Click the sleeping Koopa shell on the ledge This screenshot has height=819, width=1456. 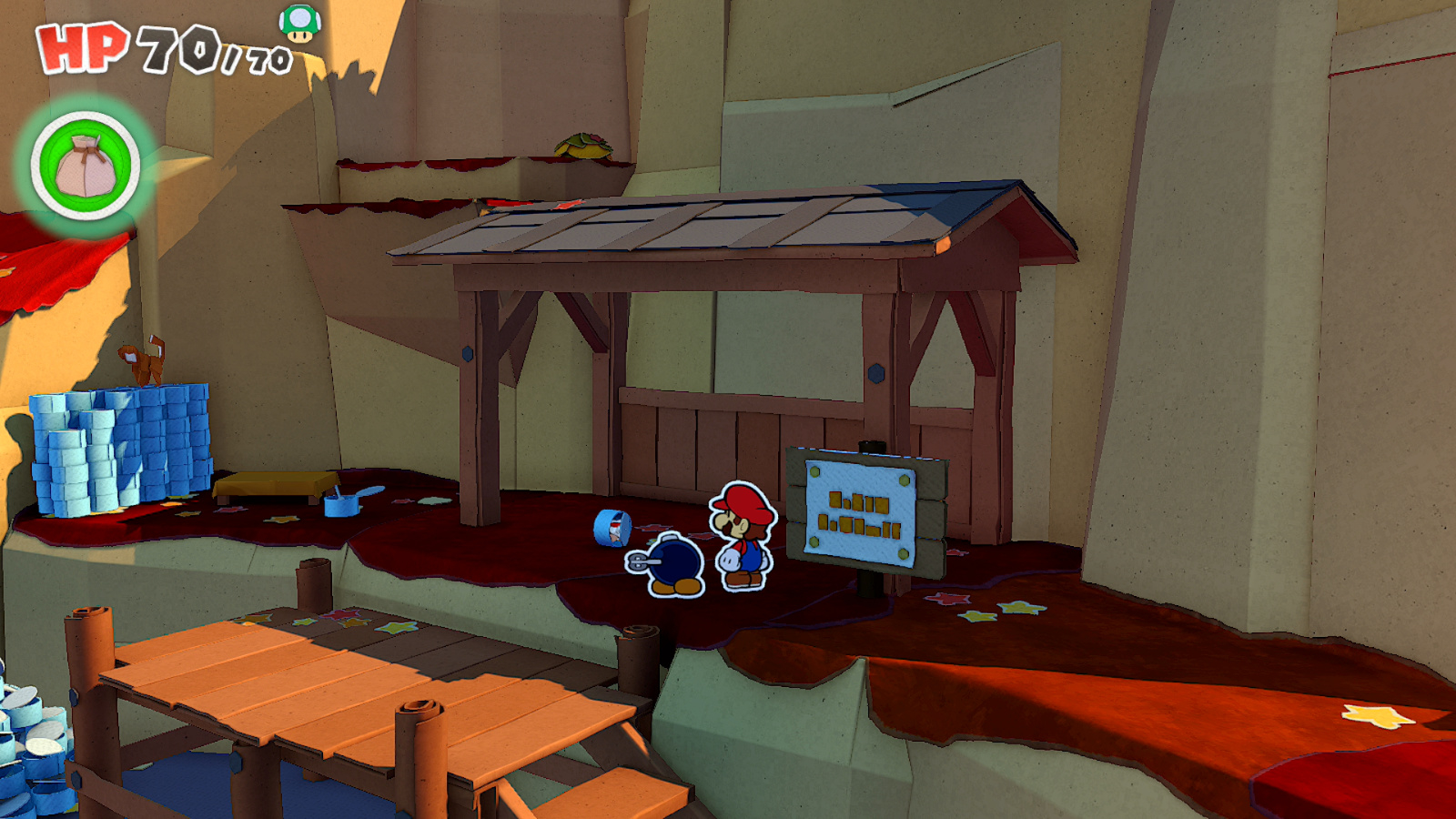(582, 146)
